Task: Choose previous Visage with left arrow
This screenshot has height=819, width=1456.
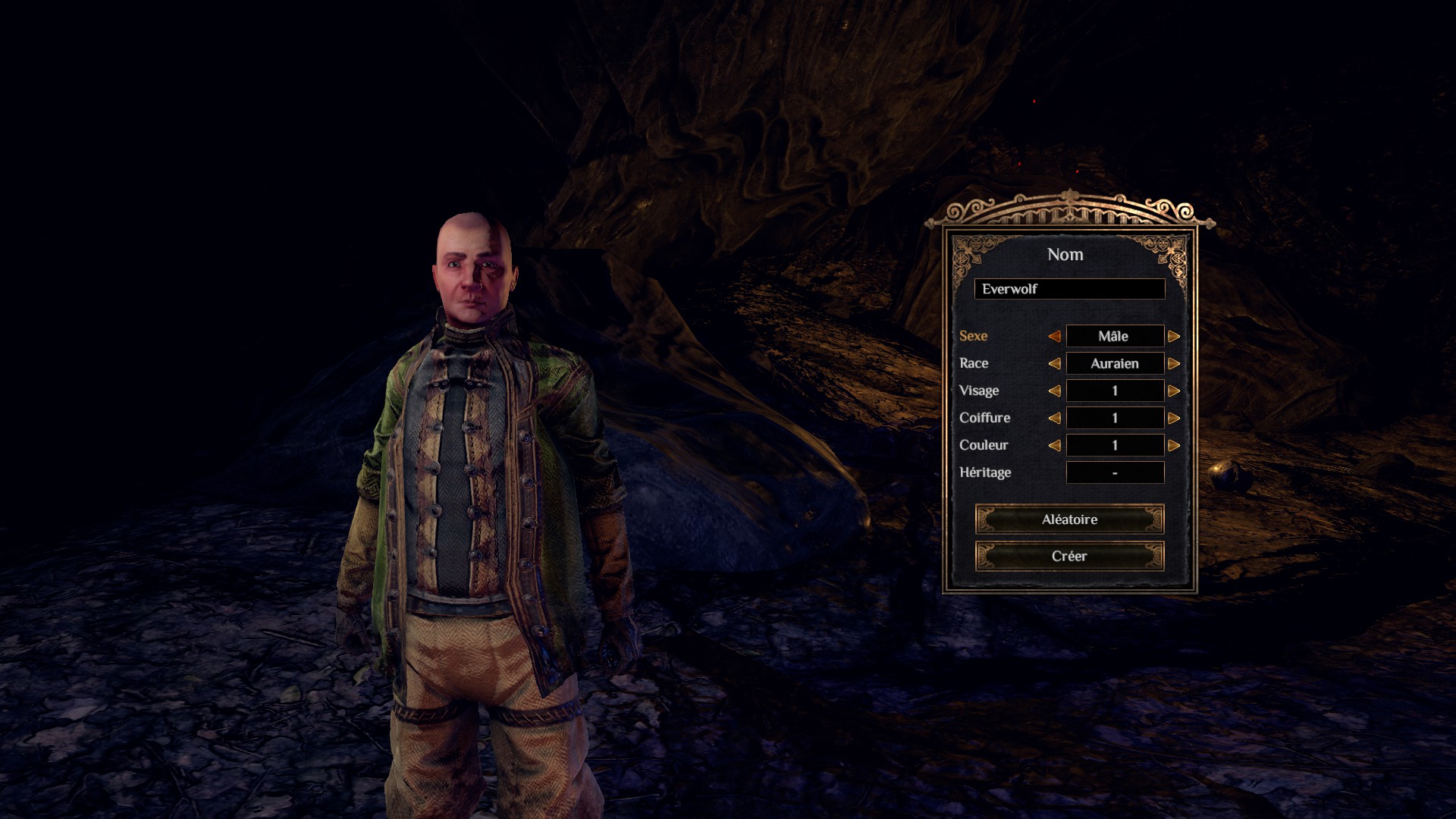Action: click(1054, 391)
